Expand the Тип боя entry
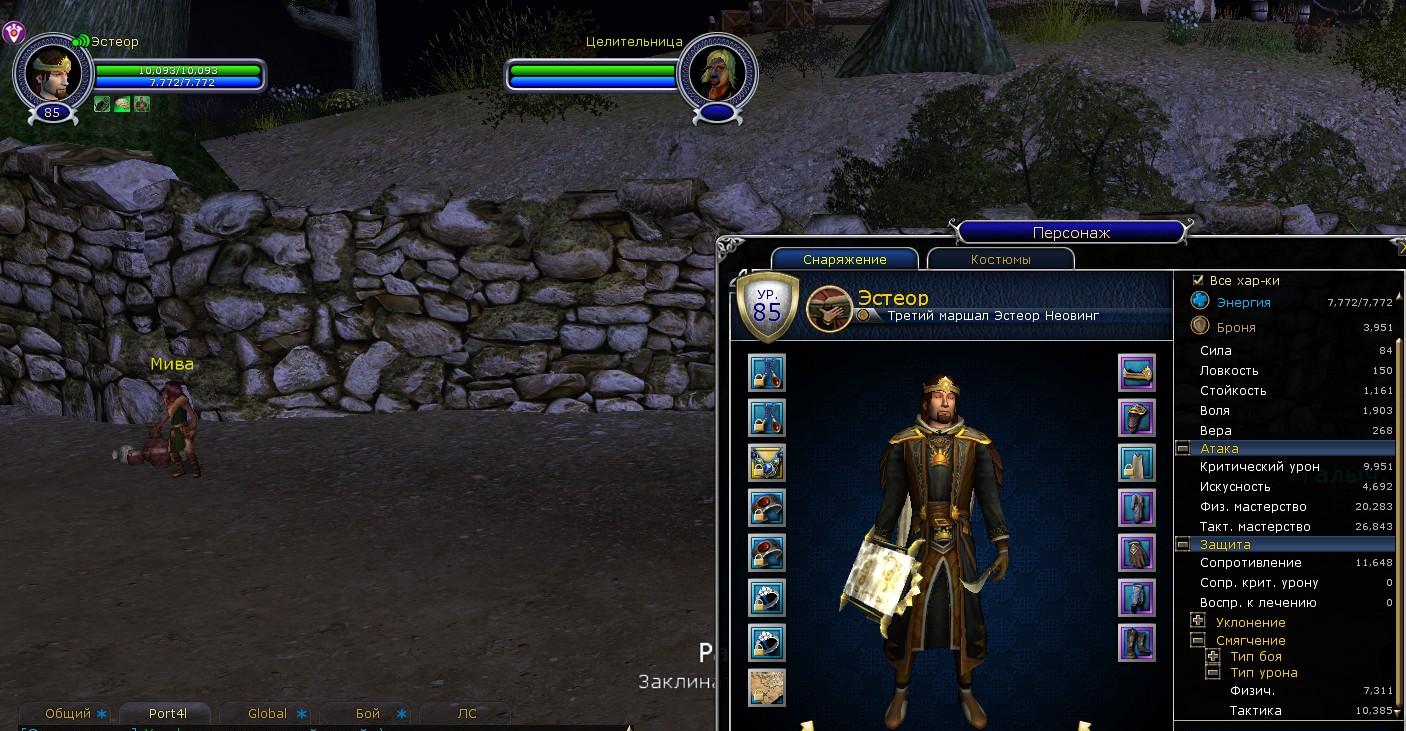Image resolution: width=1406 pixels, height=731 pixels. (1212, 656)
